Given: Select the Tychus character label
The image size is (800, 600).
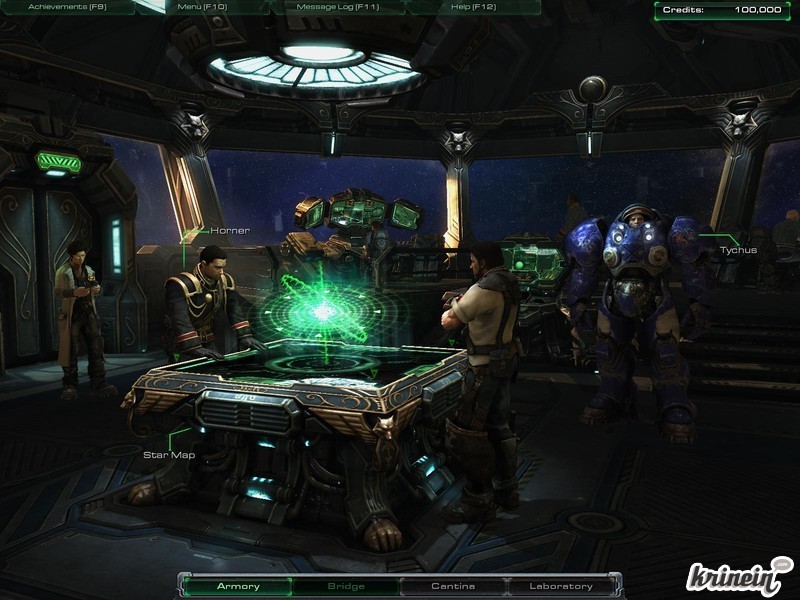Looking at the screenshot, I should tap(738, 250).
